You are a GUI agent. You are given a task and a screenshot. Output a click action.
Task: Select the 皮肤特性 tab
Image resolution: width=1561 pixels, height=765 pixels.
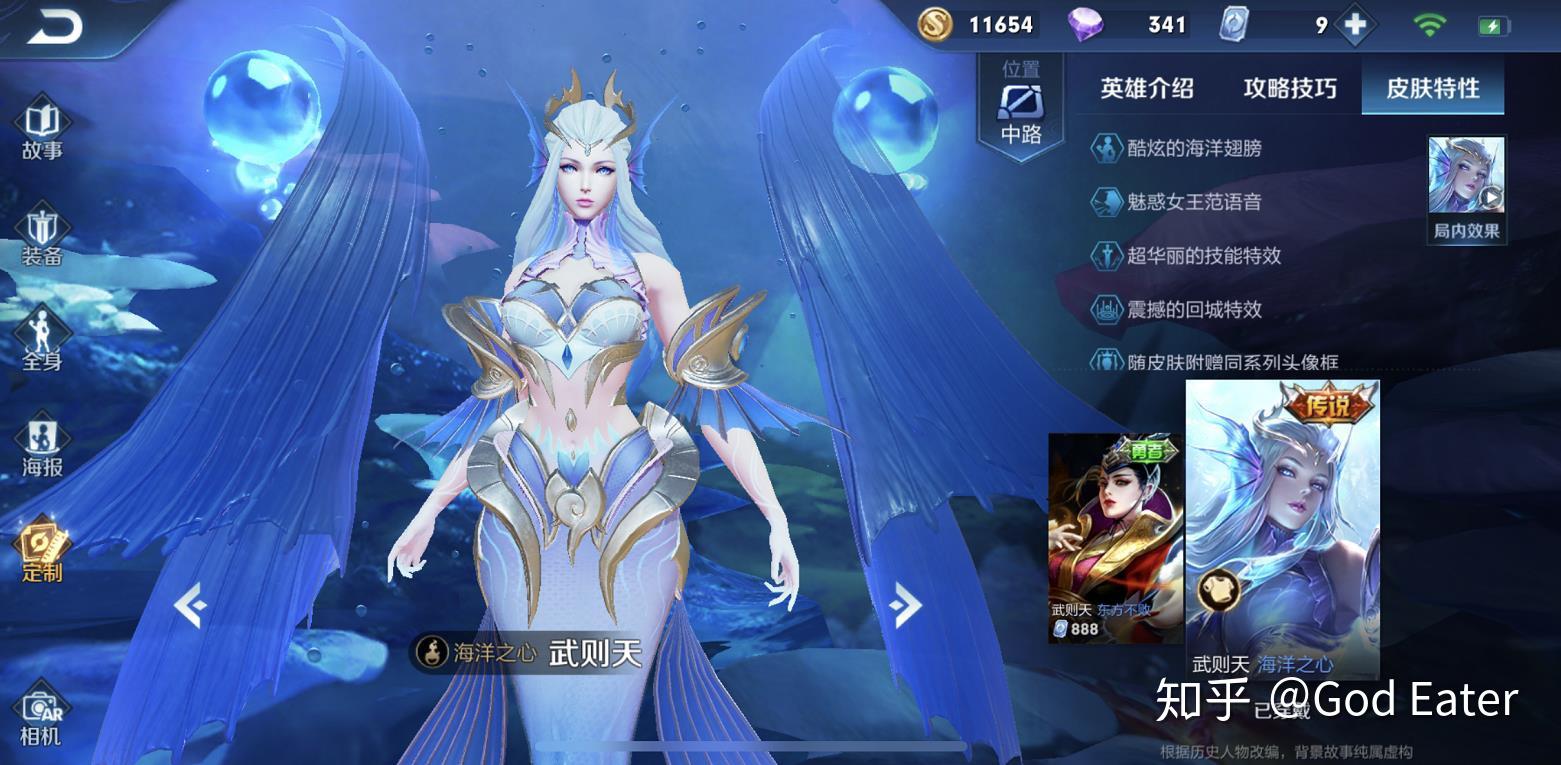[x=1432, y=88]
